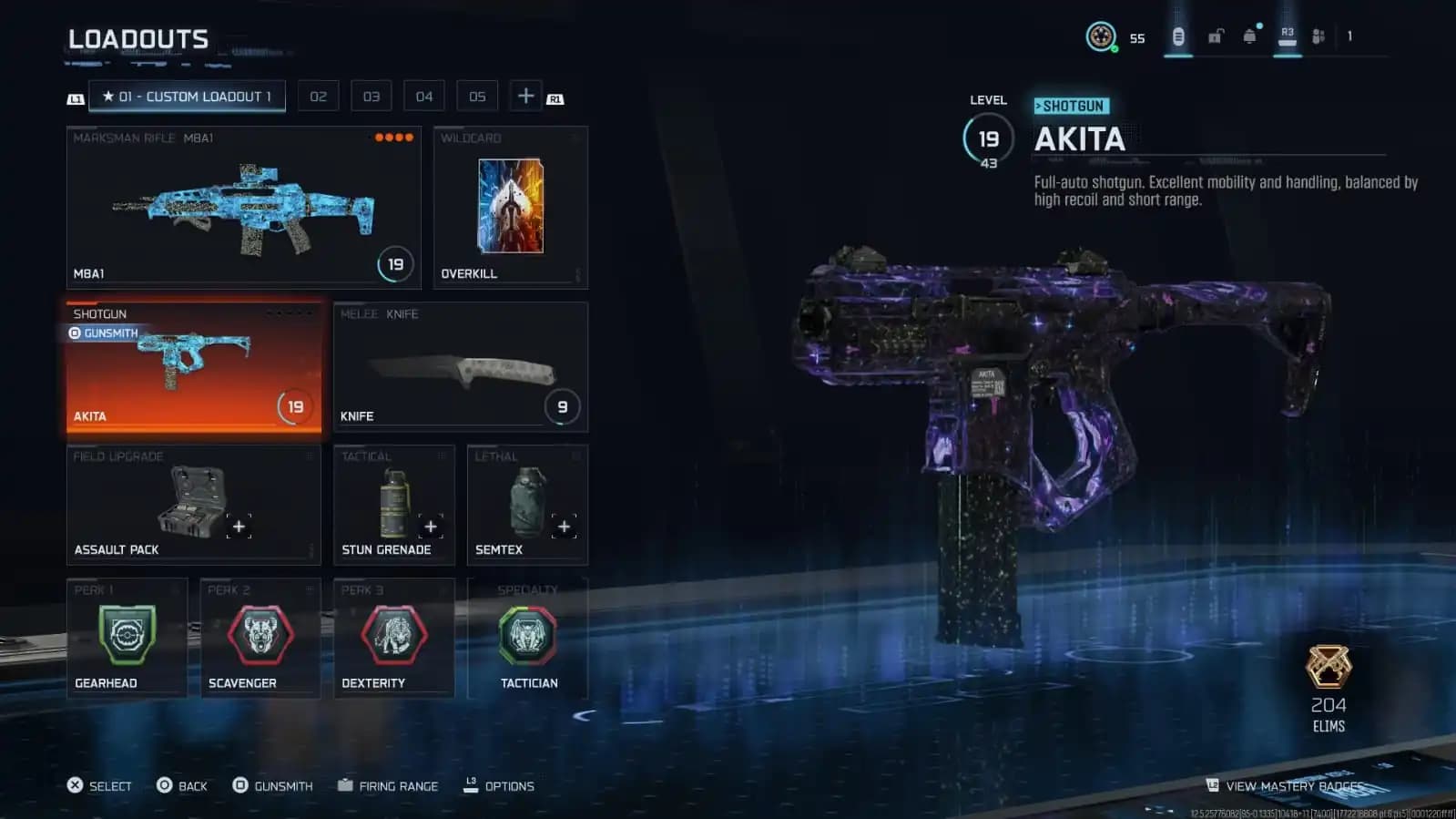Create a new loadout with the plus button
1456x819 pixels.
525,95
